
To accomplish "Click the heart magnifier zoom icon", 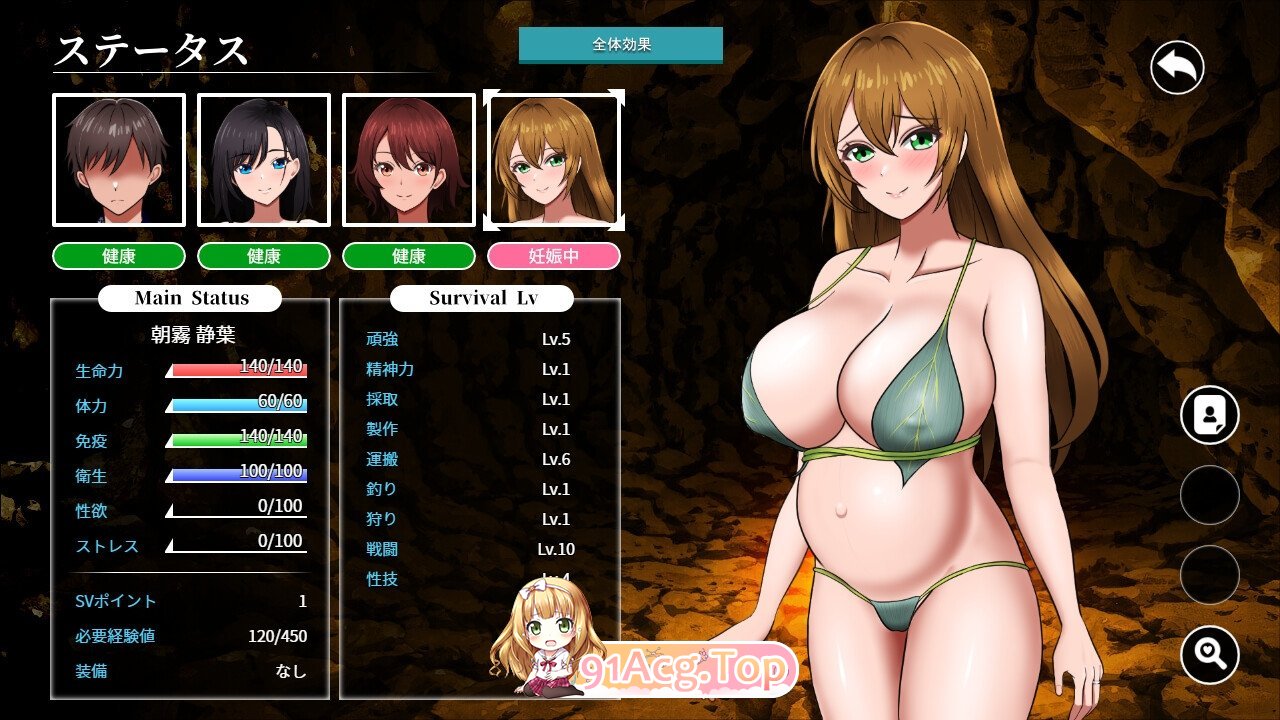I will click(x=1209, y=655).
